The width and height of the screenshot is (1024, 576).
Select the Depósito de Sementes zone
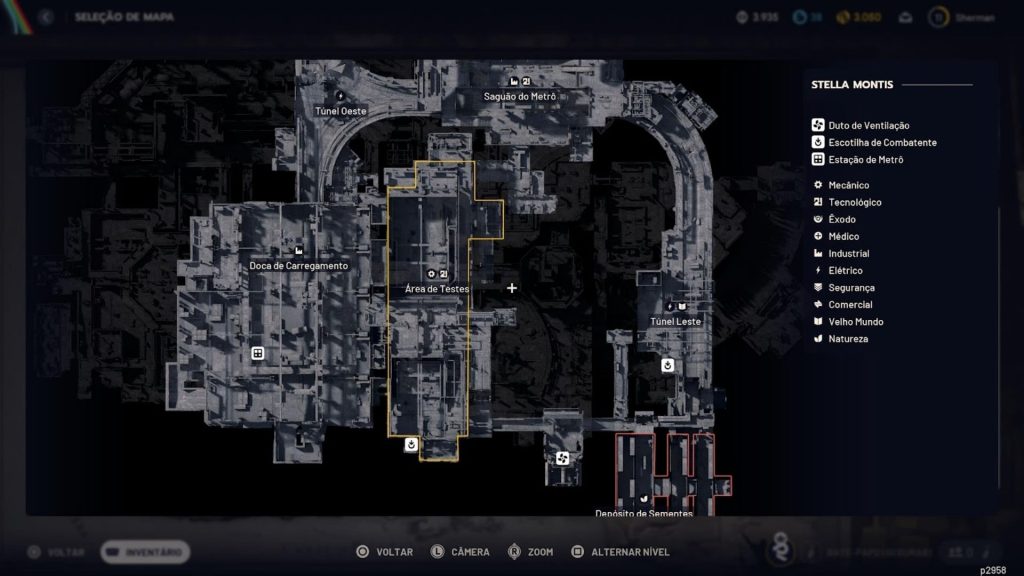643,513
